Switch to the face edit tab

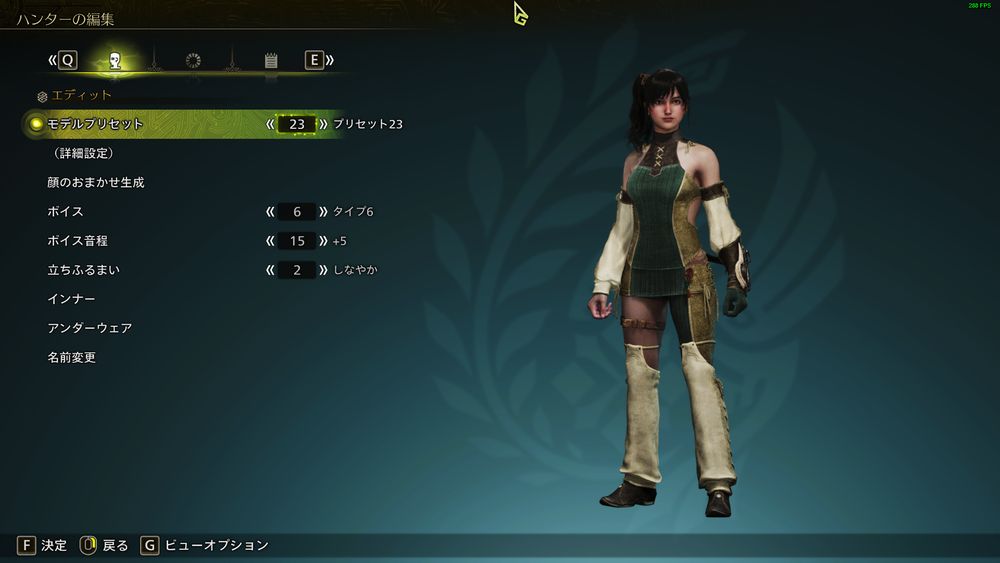coord(115,61)
